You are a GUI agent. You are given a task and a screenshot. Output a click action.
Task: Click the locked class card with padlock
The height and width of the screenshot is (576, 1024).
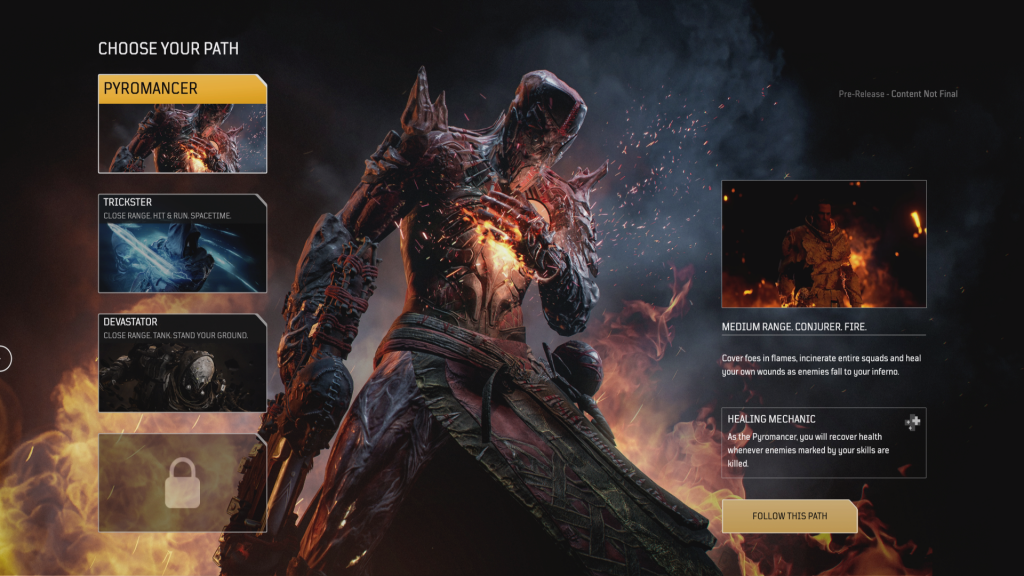[182, 482]
